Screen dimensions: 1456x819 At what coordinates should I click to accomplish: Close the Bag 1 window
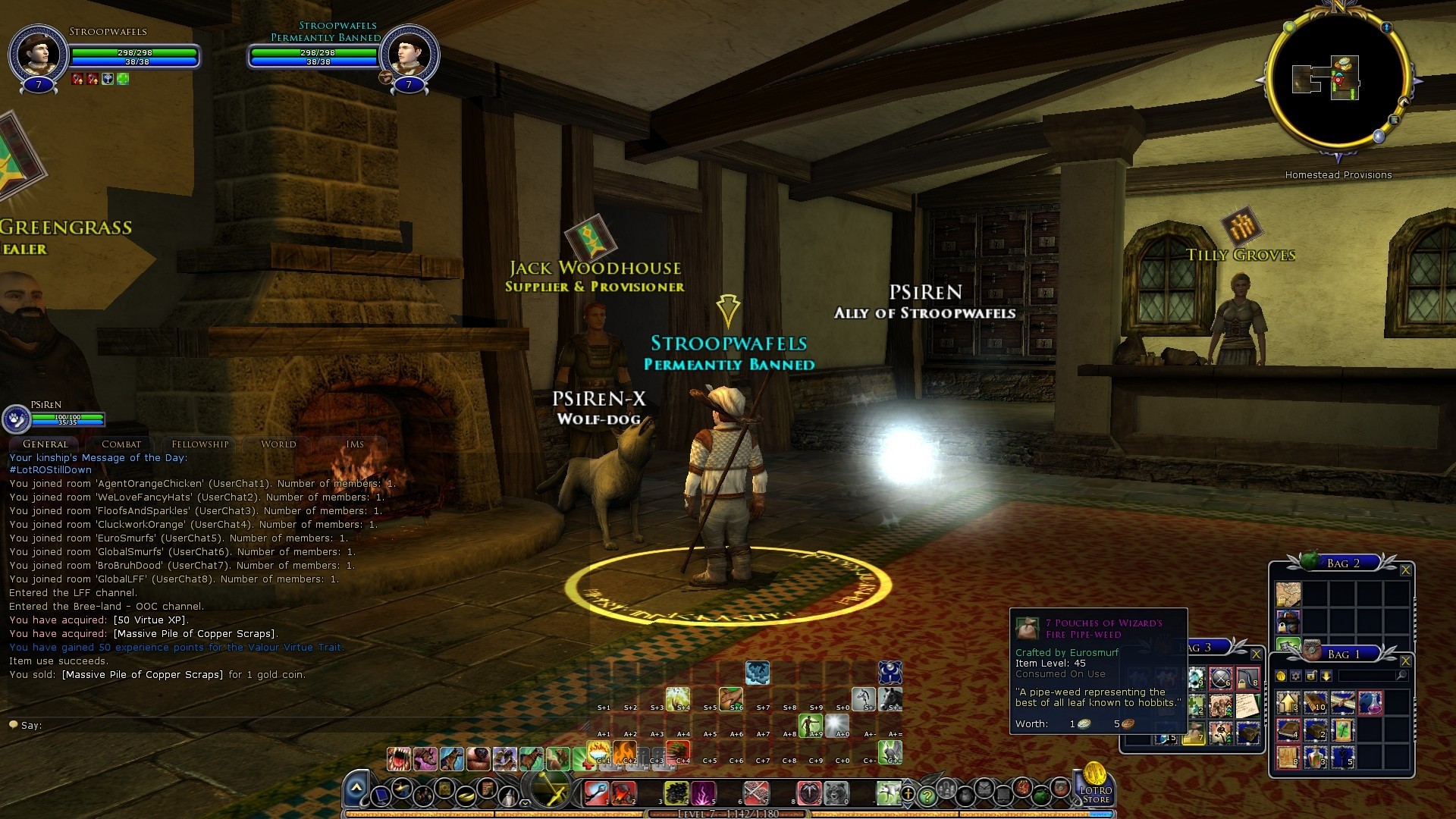pos(1405,661)
